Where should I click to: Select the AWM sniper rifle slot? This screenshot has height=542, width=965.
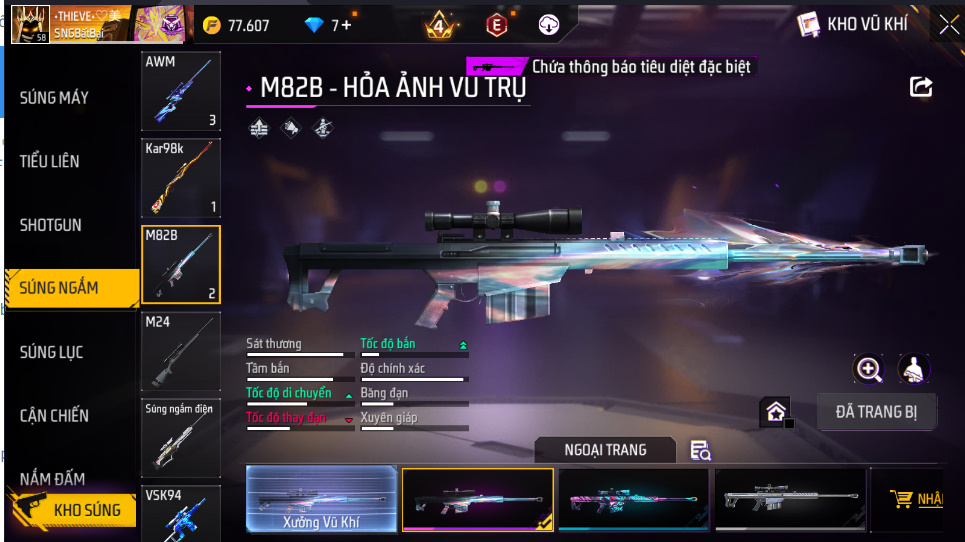pos(181,92)
